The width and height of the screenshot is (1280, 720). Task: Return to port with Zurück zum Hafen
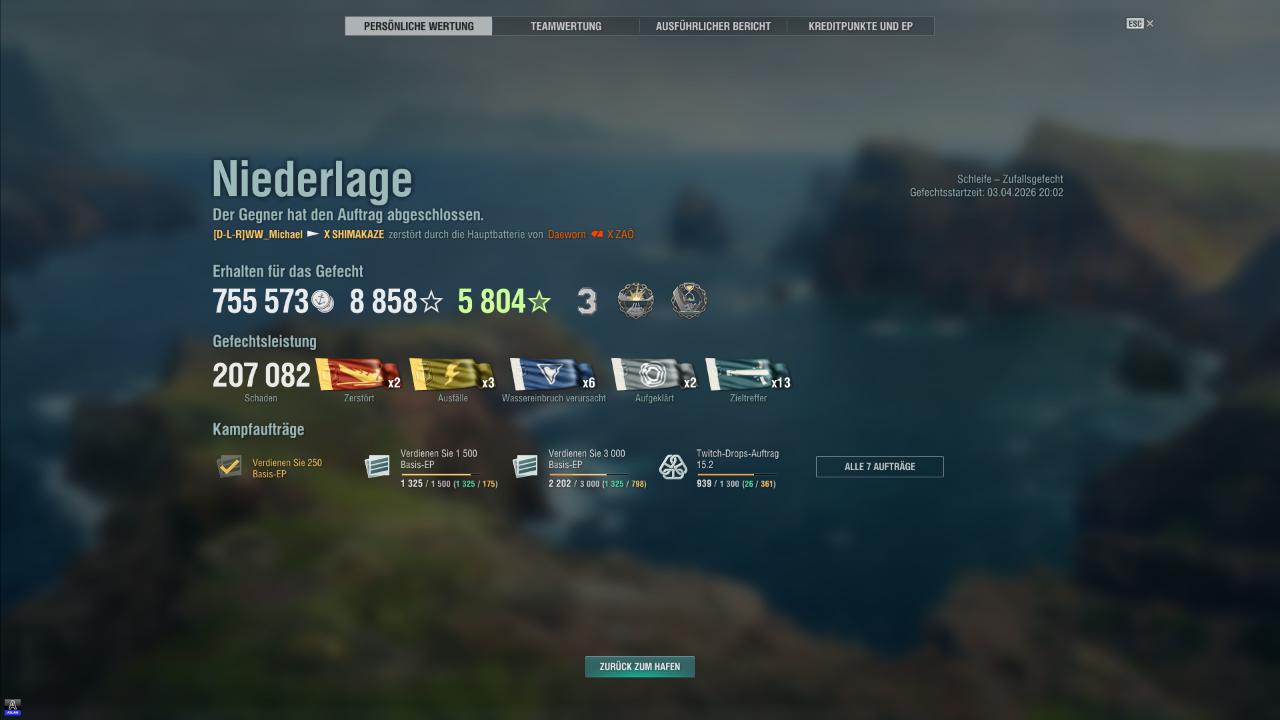[x=640, y=667]
